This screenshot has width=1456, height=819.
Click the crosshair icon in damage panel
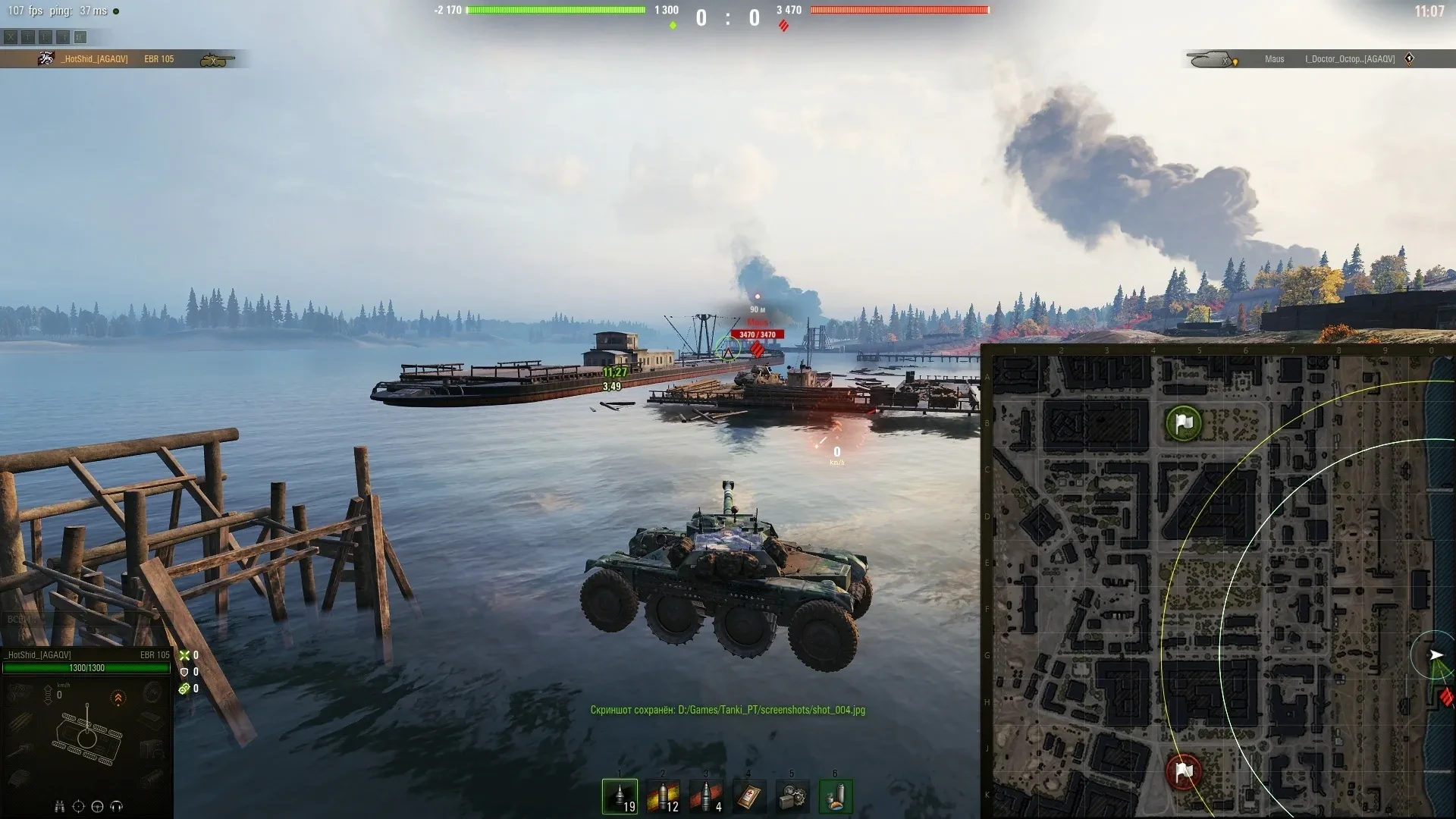pos(78,806)
